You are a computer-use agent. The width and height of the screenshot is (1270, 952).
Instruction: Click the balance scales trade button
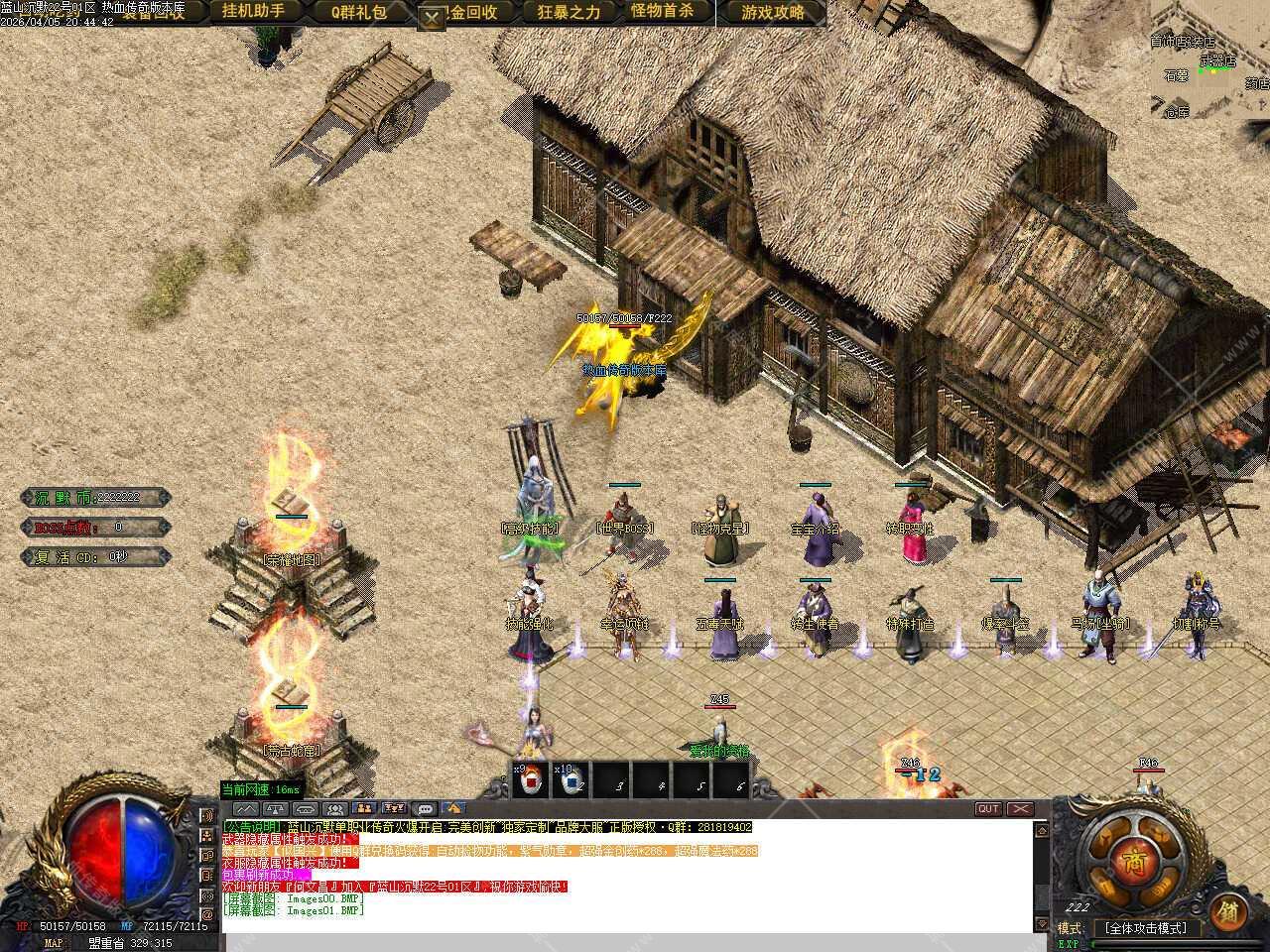pos(276,809)
